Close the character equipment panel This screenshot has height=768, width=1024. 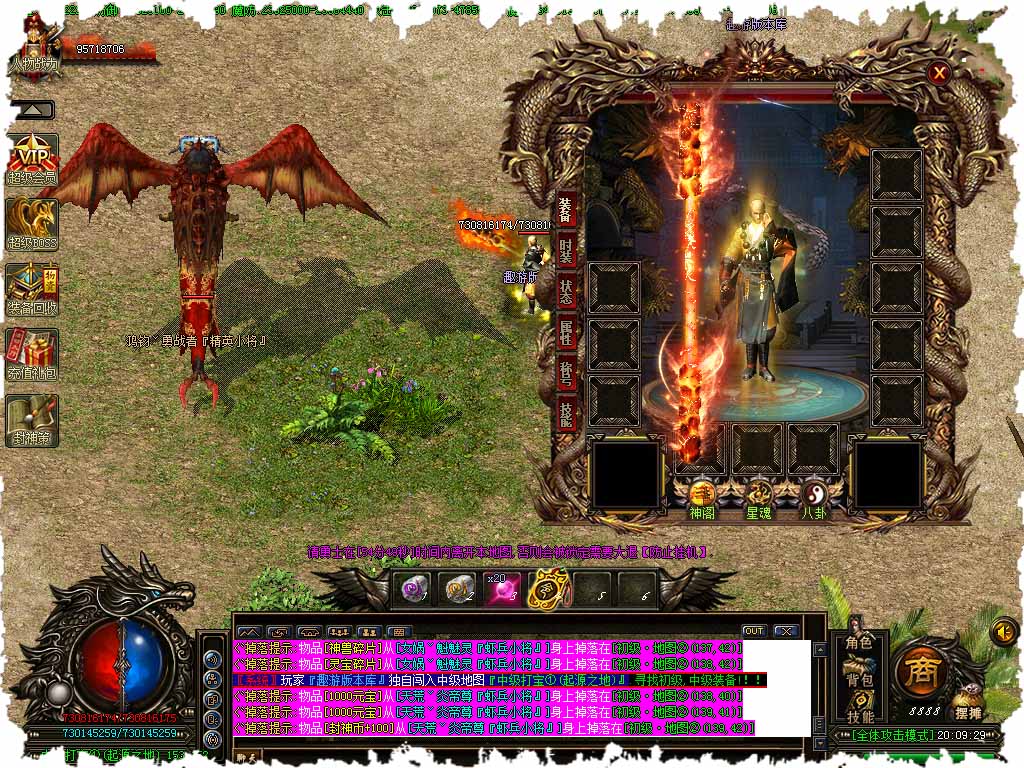(x=938, y=73)
